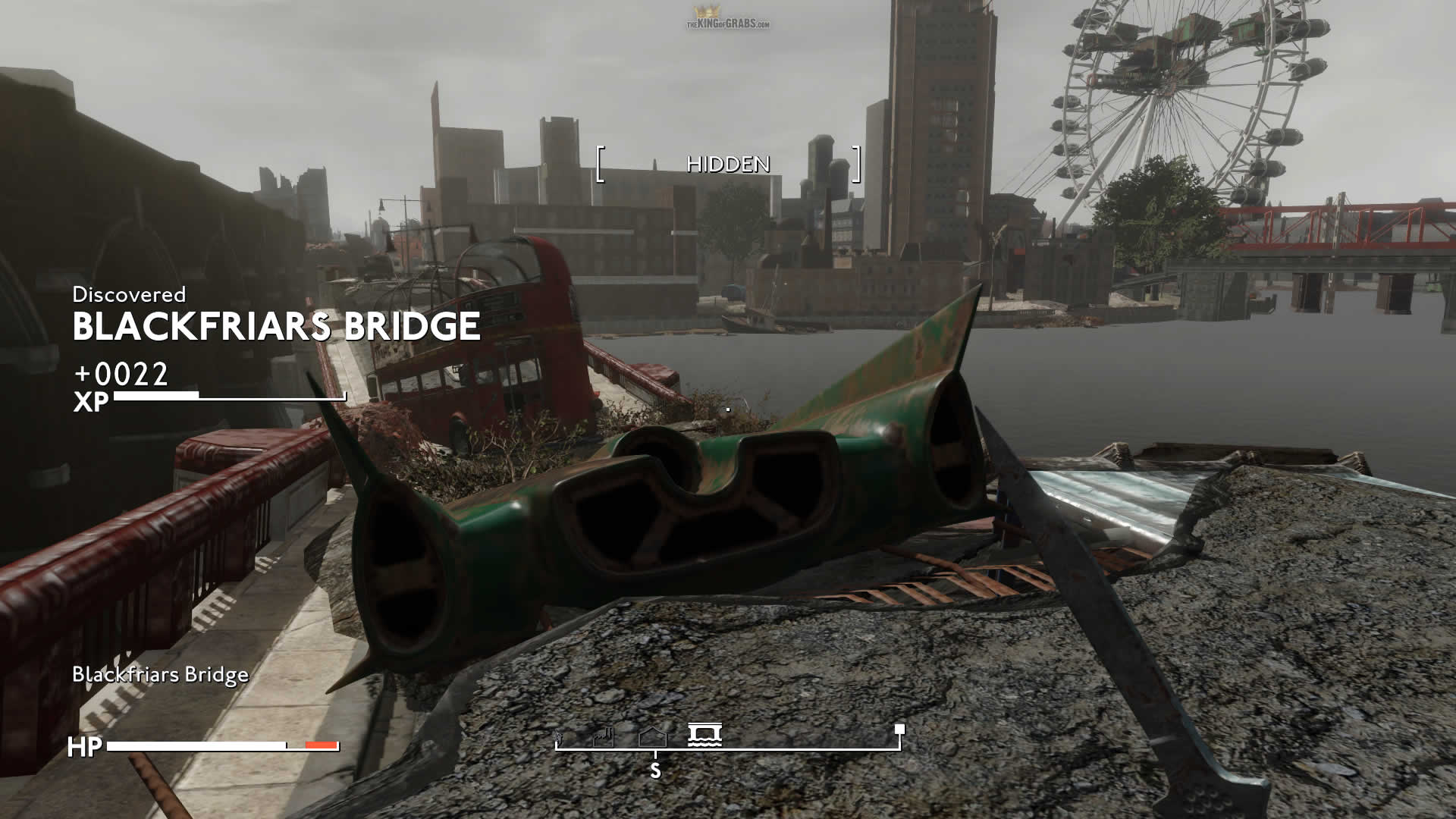The image size is (1456, 819).
Task: Click the HIDDEN stealth indicator
Action: 728,164
